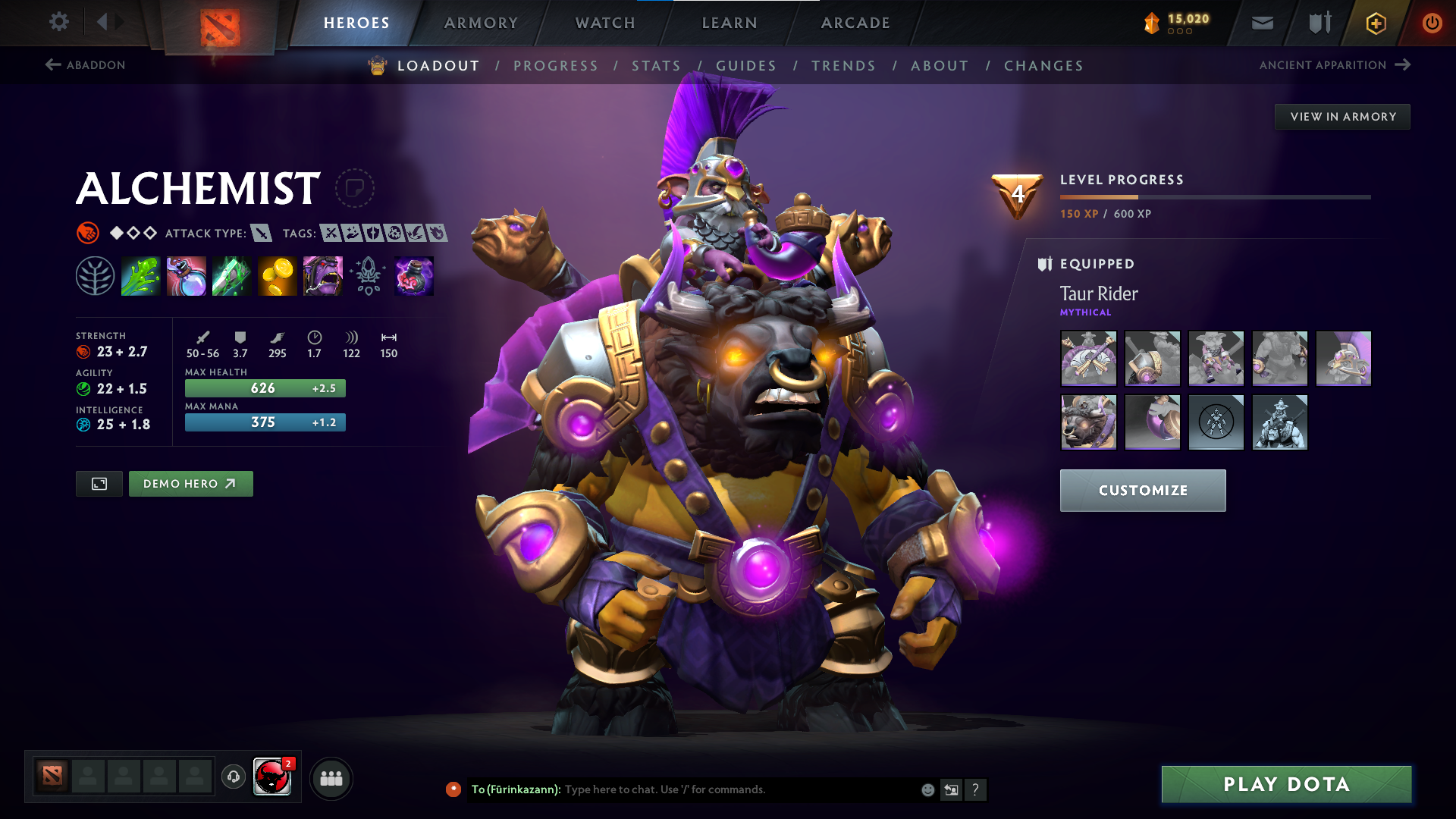
Task: Open the Dota Plus hexagon icon
Action: coord(1375,23)
